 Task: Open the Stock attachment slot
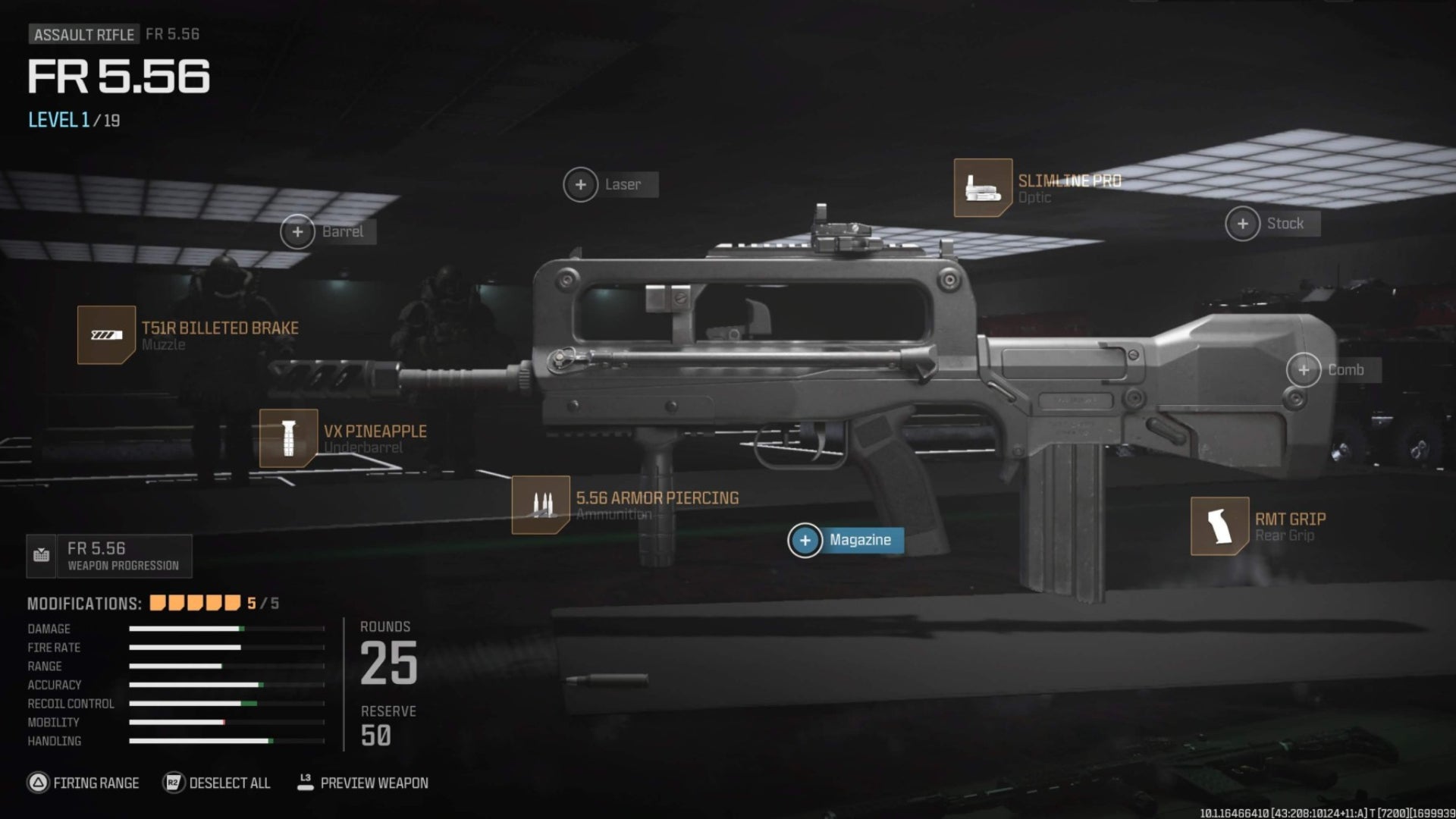(1243, 223)
